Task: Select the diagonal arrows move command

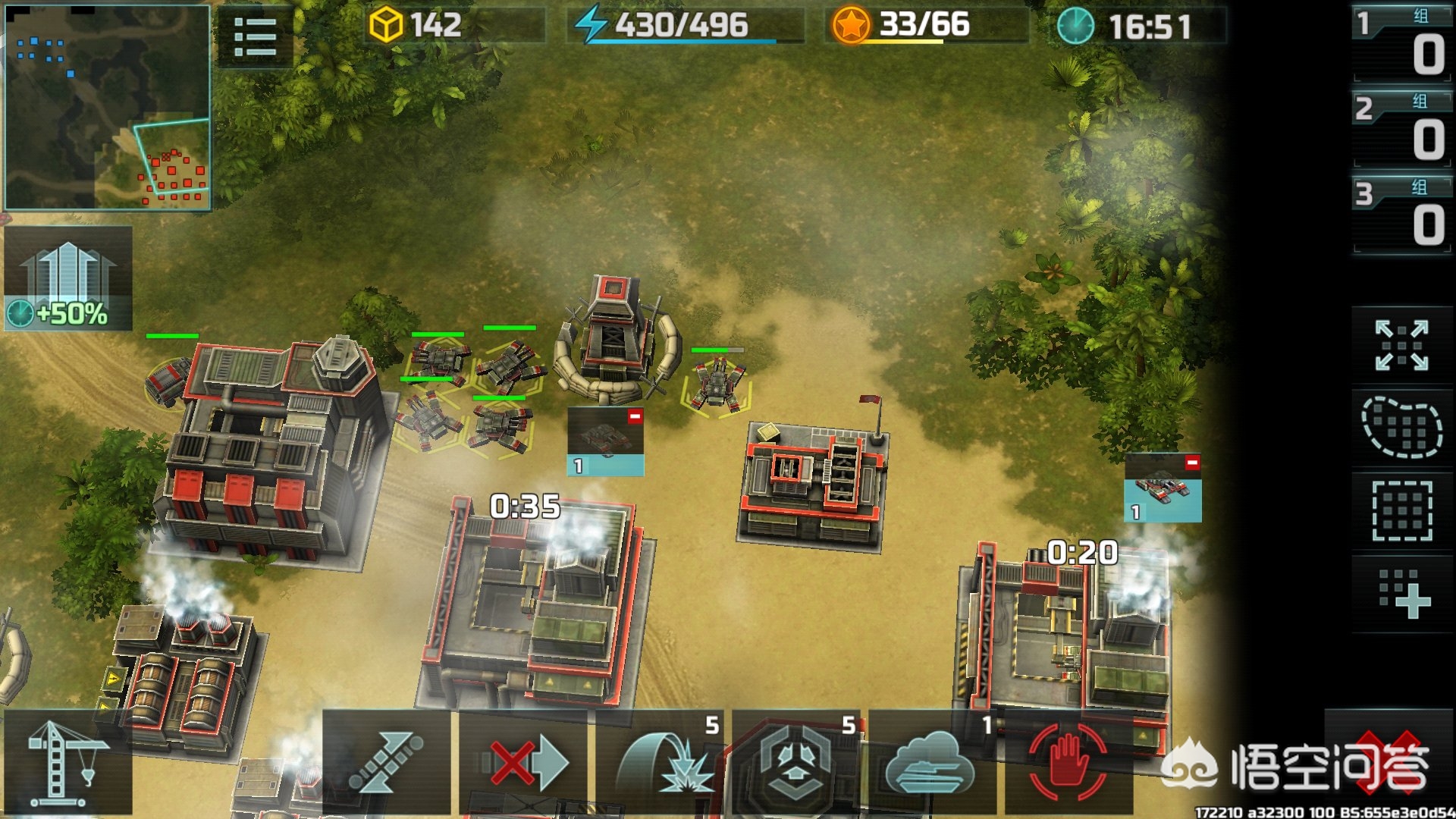Action: click(387, 762)
